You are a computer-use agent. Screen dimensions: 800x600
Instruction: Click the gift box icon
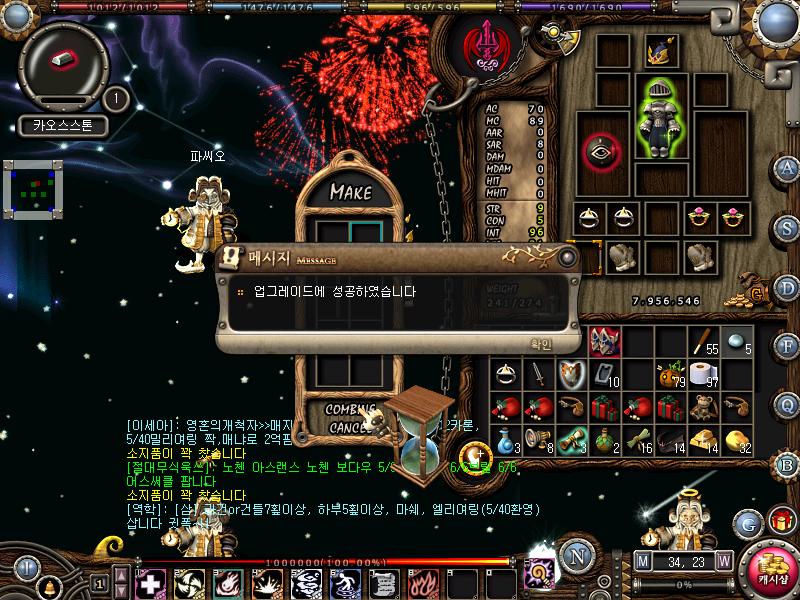click(x=777, y=521)
